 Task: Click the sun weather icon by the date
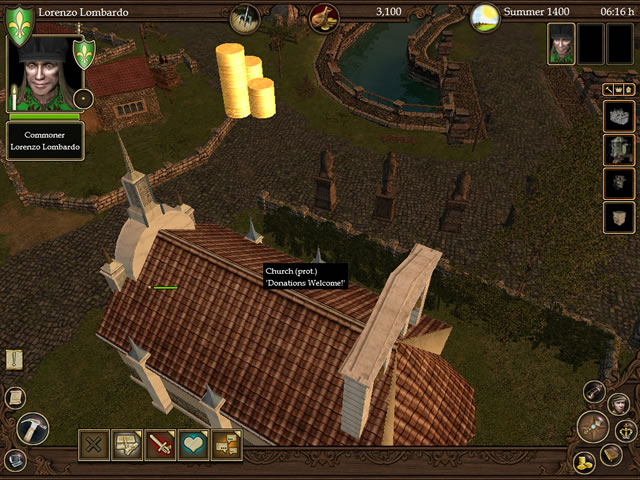click(x=485, y=16)
